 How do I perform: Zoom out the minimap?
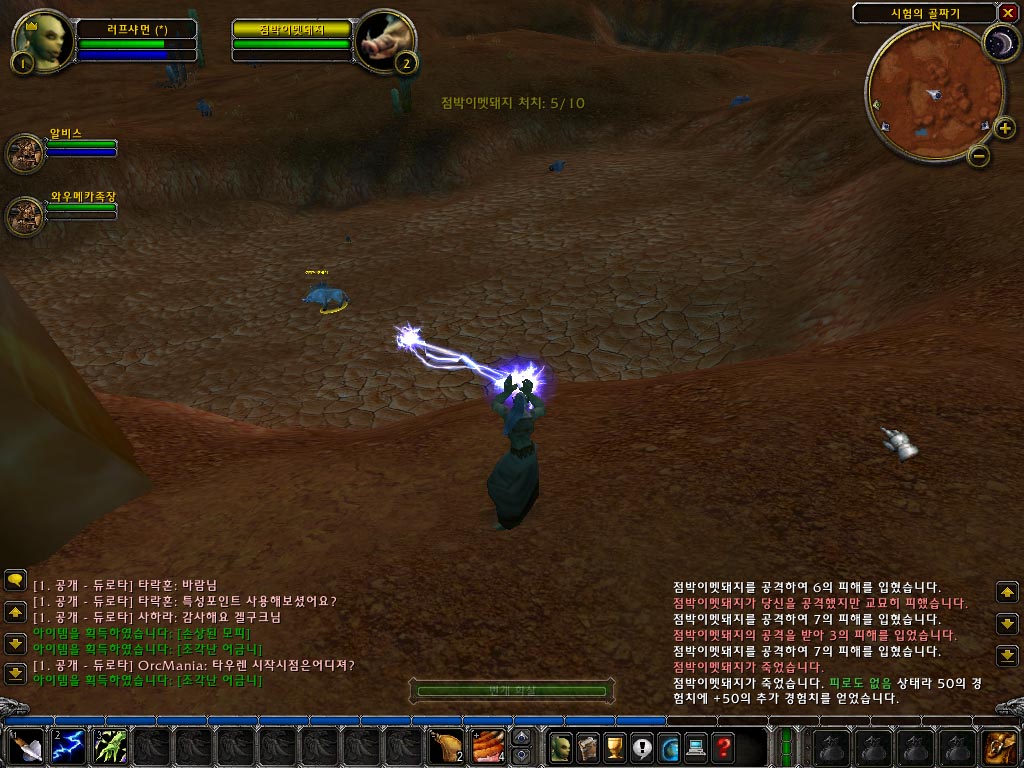[980, 155]
